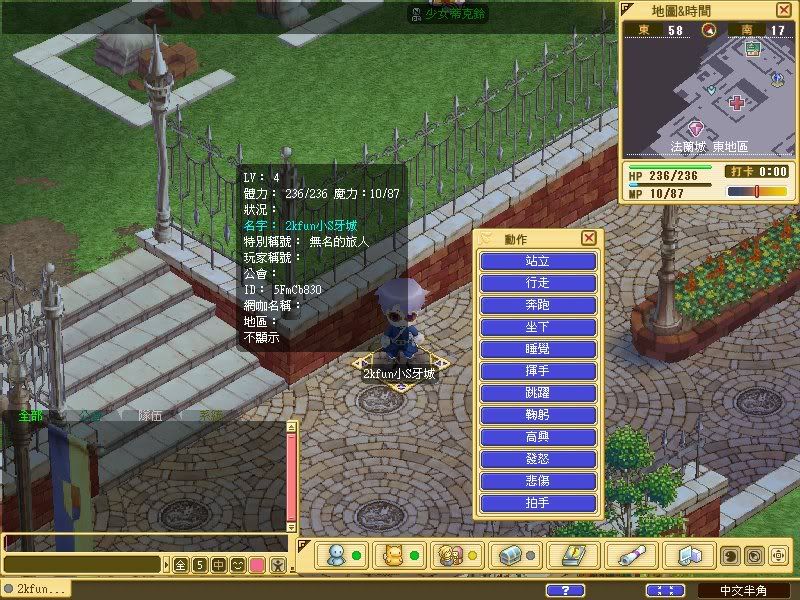Screen dimensions: 800x600
Task: Select the 鞠躬 bow action
Action: tap(538, 415)
